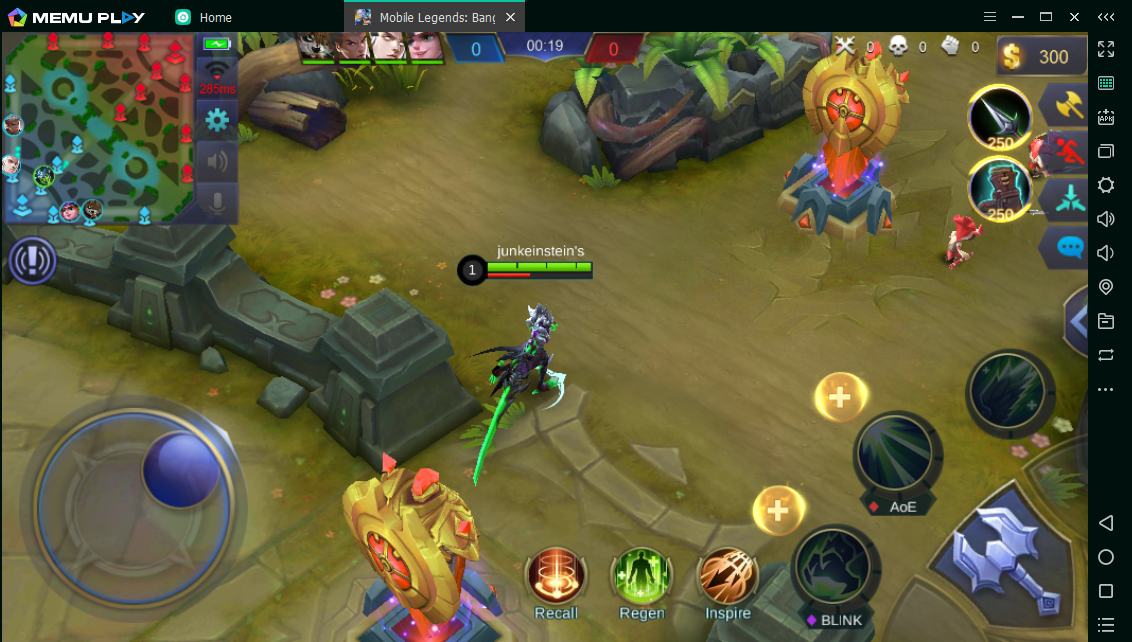Send the red running-figure retreat command
Image resolution: width=1132 pixels, height=642 pixels.
click(1068, 151)
